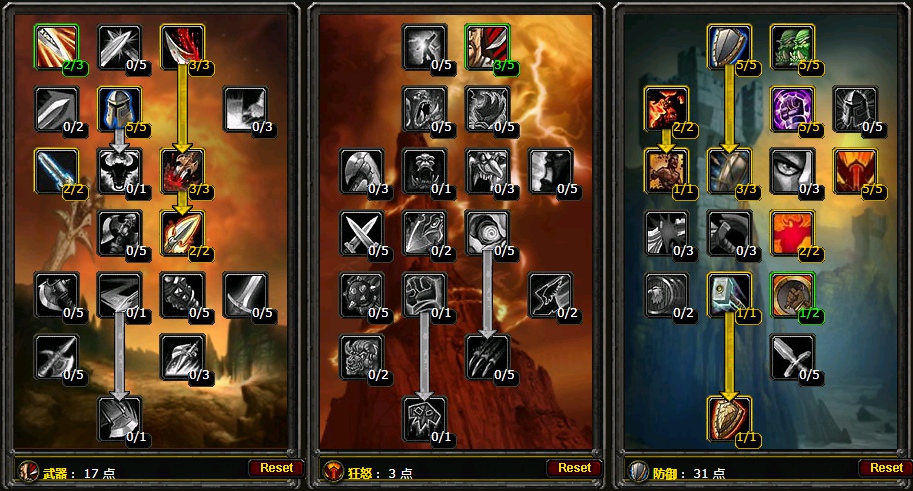Select the Last Stand talent at 1/1

point(666,171)
